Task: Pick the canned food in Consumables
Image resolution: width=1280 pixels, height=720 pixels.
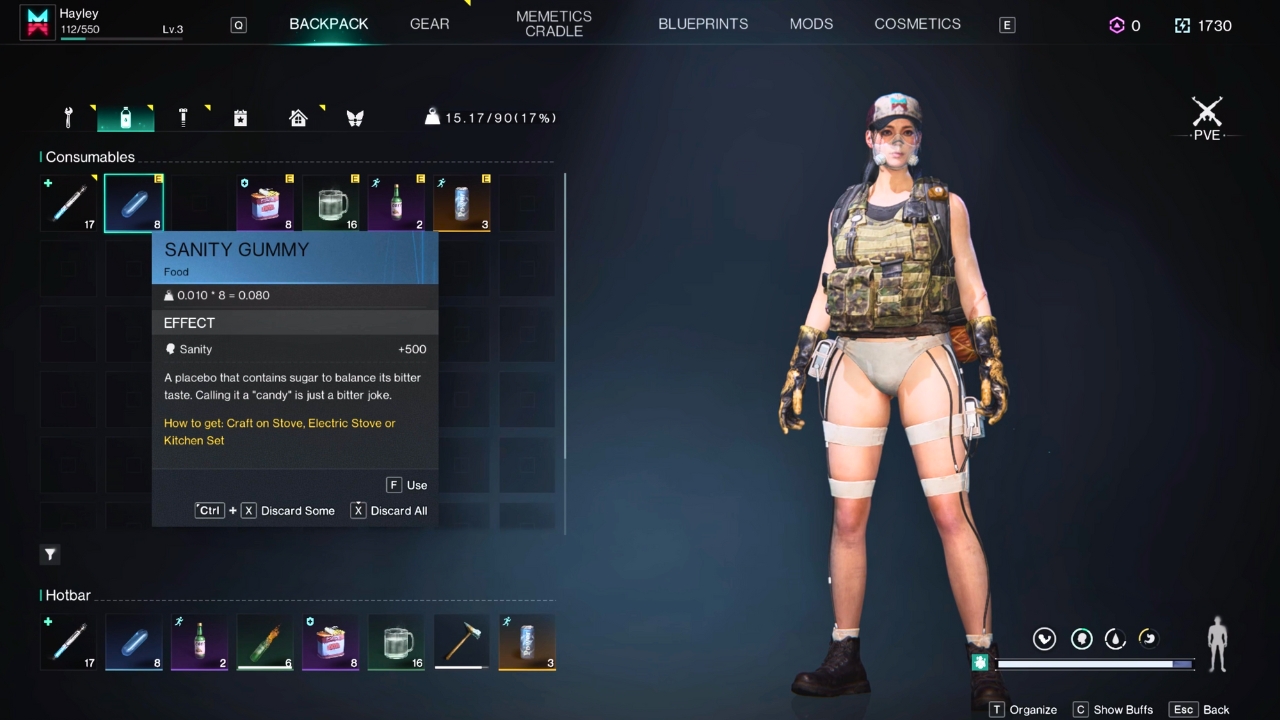Action: pos(265,203)
